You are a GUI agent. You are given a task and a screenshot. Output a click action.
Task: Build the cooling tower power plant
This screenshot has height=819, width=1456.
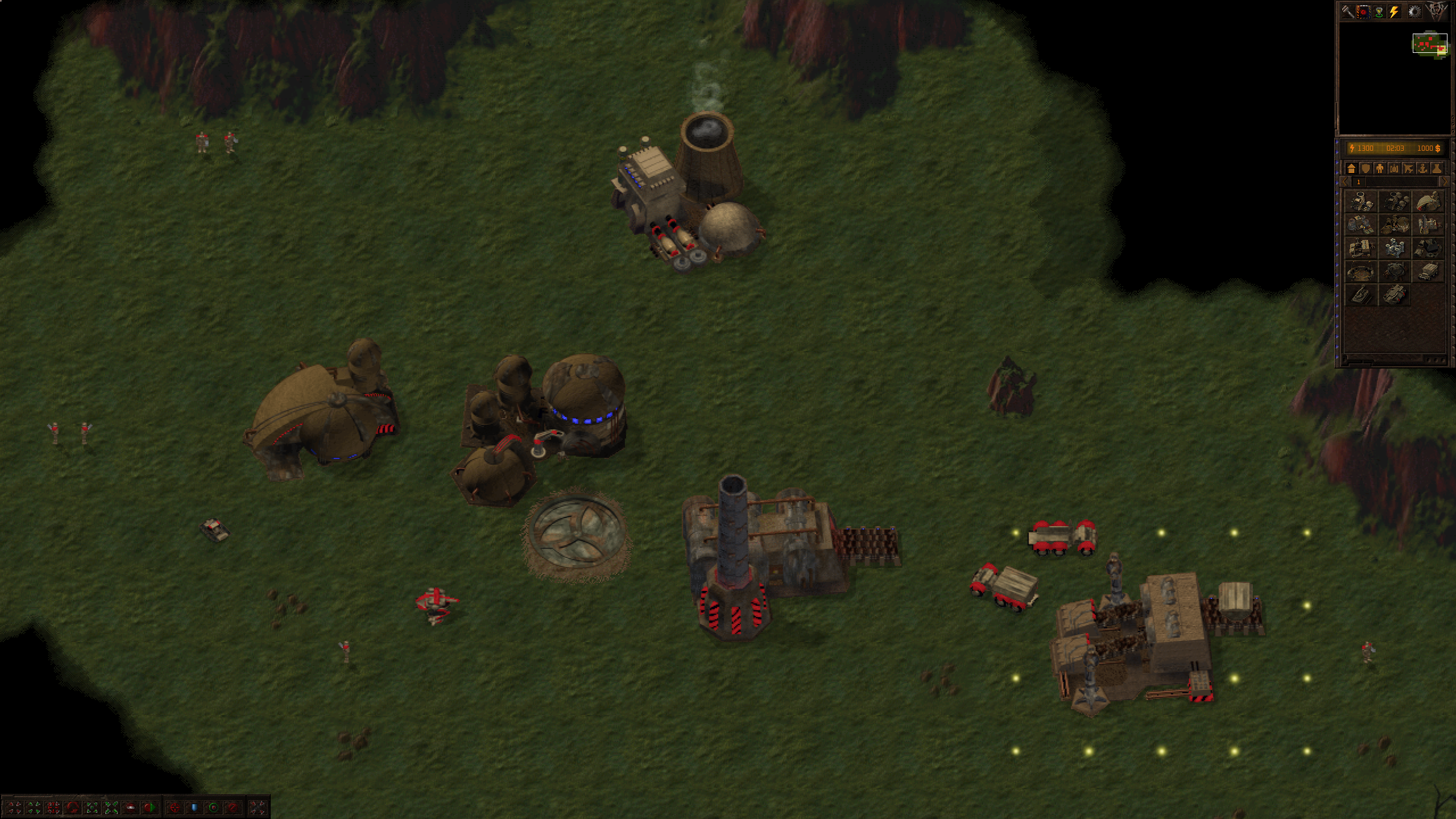pos(1360,202)
